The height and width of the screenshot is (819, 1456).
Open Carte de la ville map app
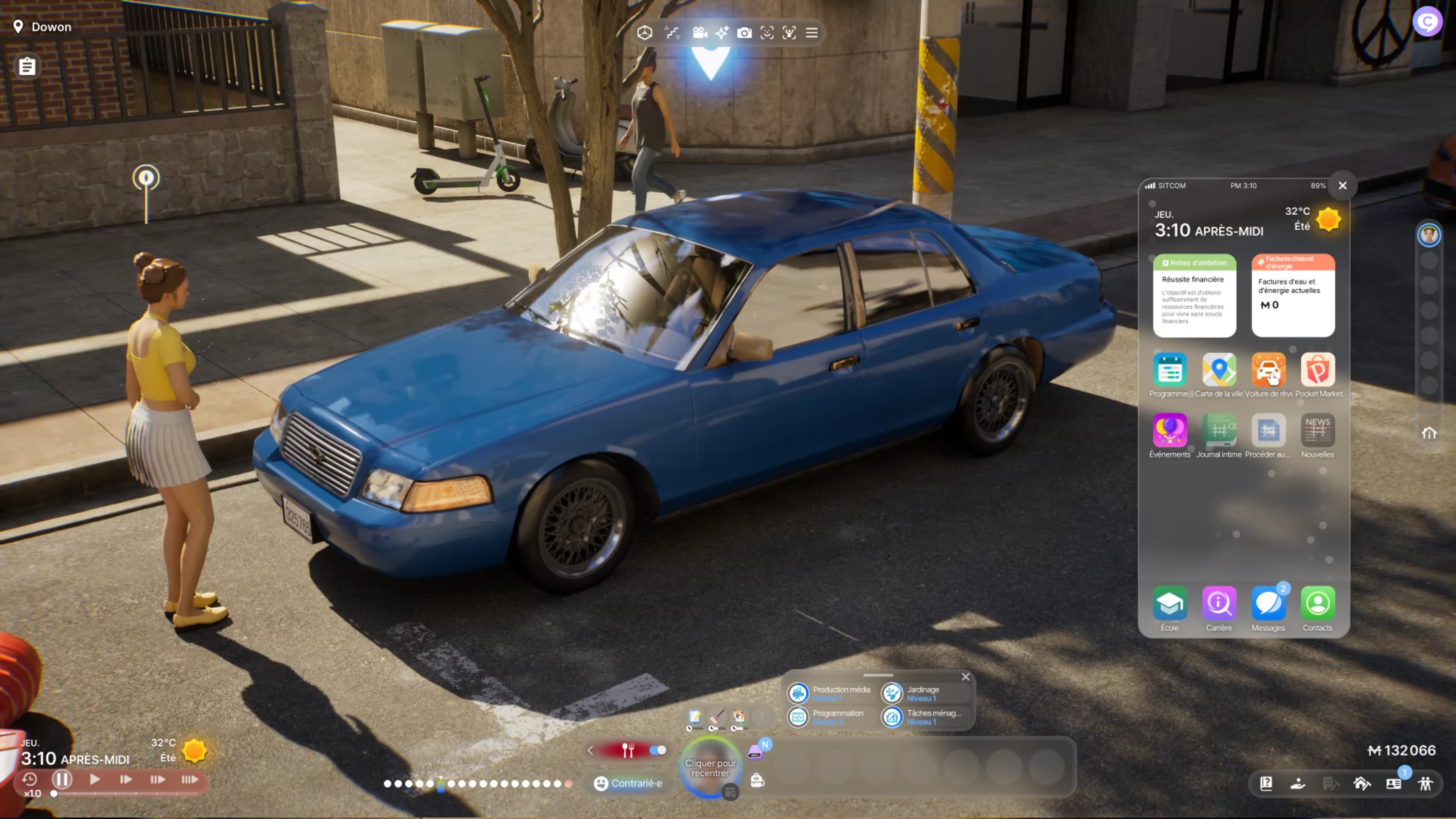(1219, 370)
